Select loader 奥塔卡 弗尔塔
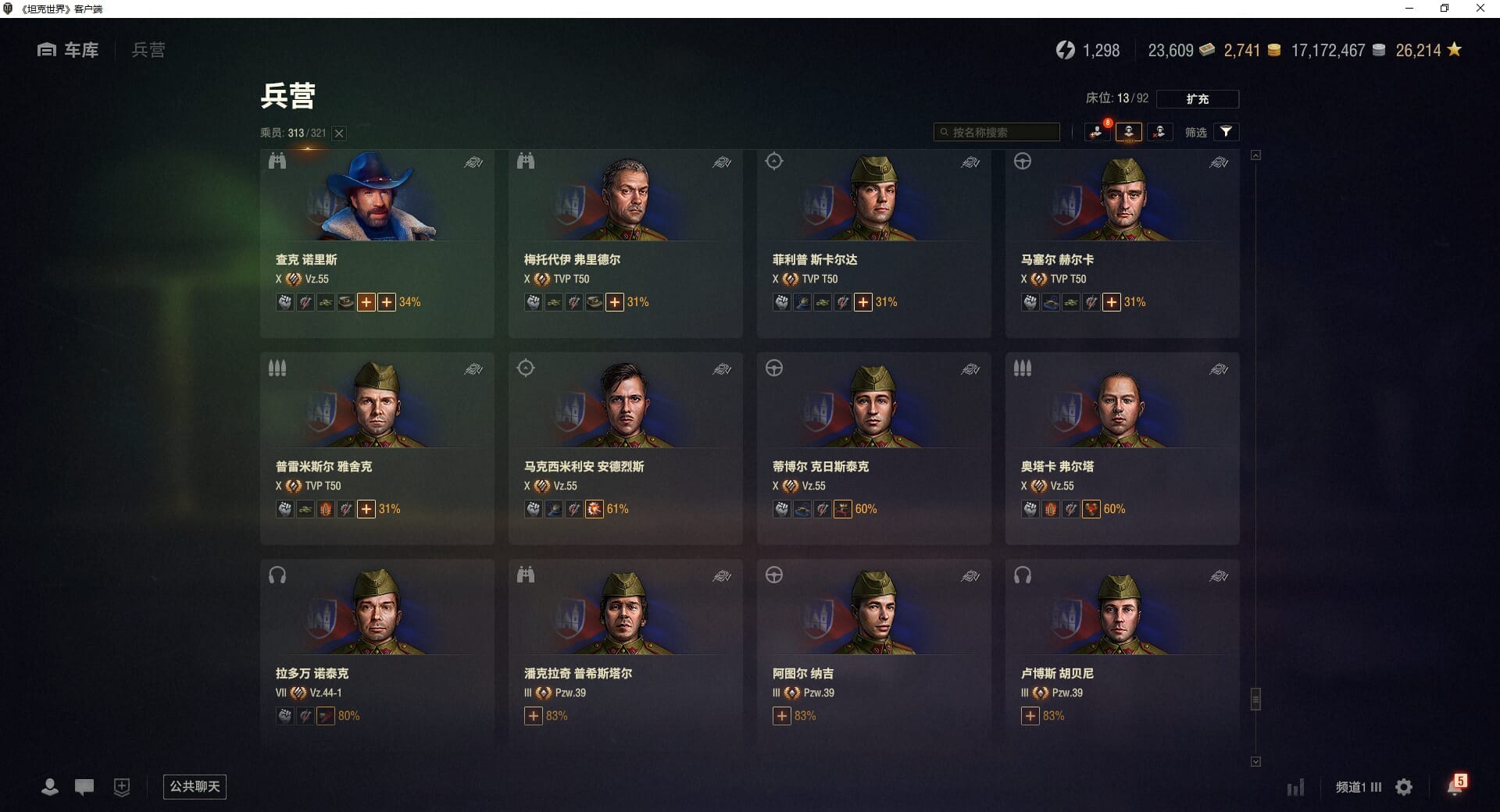Screen dimensions: 1500x812 (1122, 449)
